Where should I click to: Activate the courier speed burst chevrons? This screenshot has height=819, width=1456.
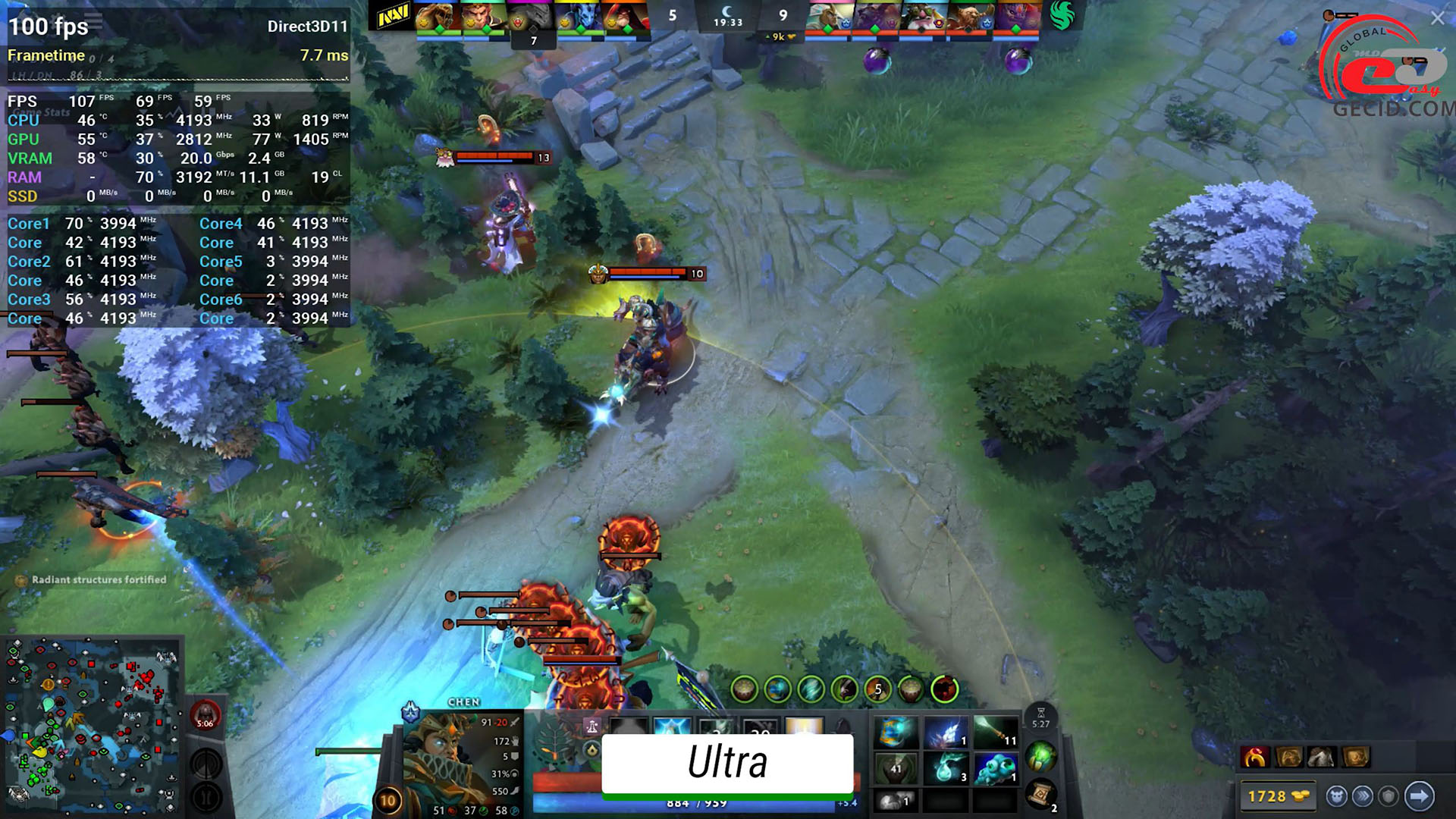tap(1363, 796)
